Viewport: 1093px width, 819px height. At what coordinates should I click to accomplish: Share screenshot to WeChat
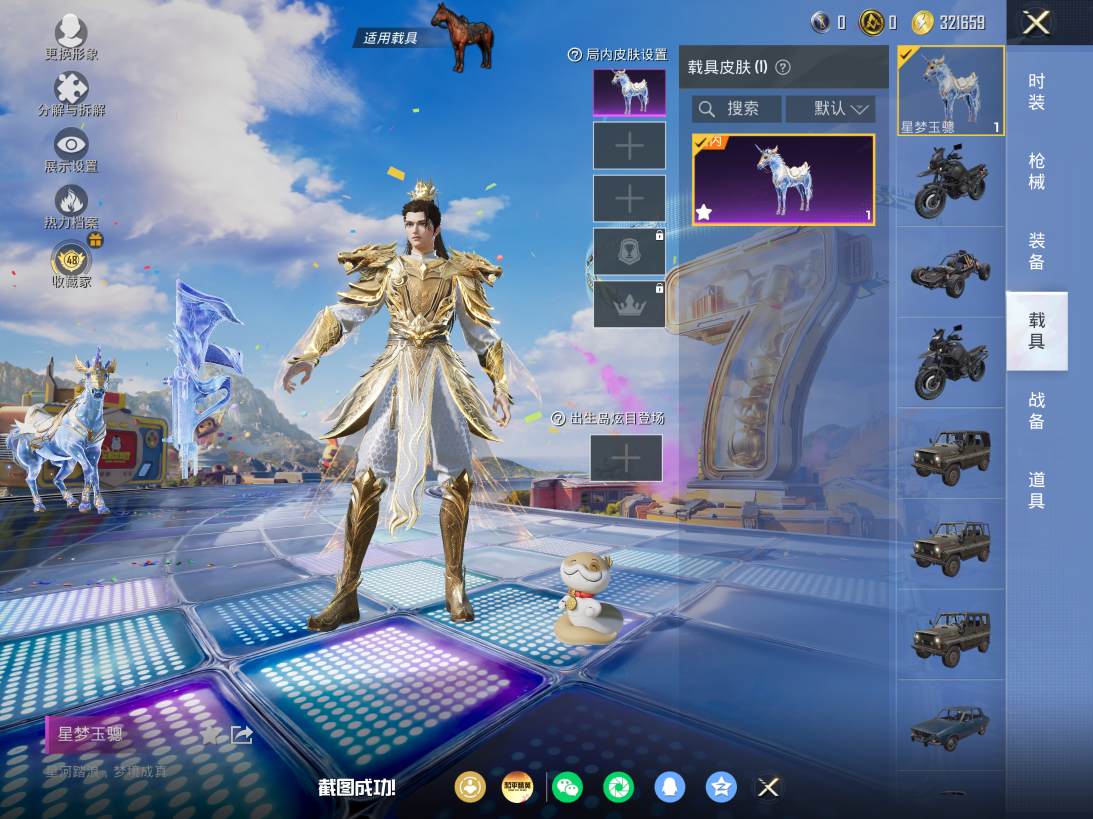pyautogui.click(x=567, y=787)
